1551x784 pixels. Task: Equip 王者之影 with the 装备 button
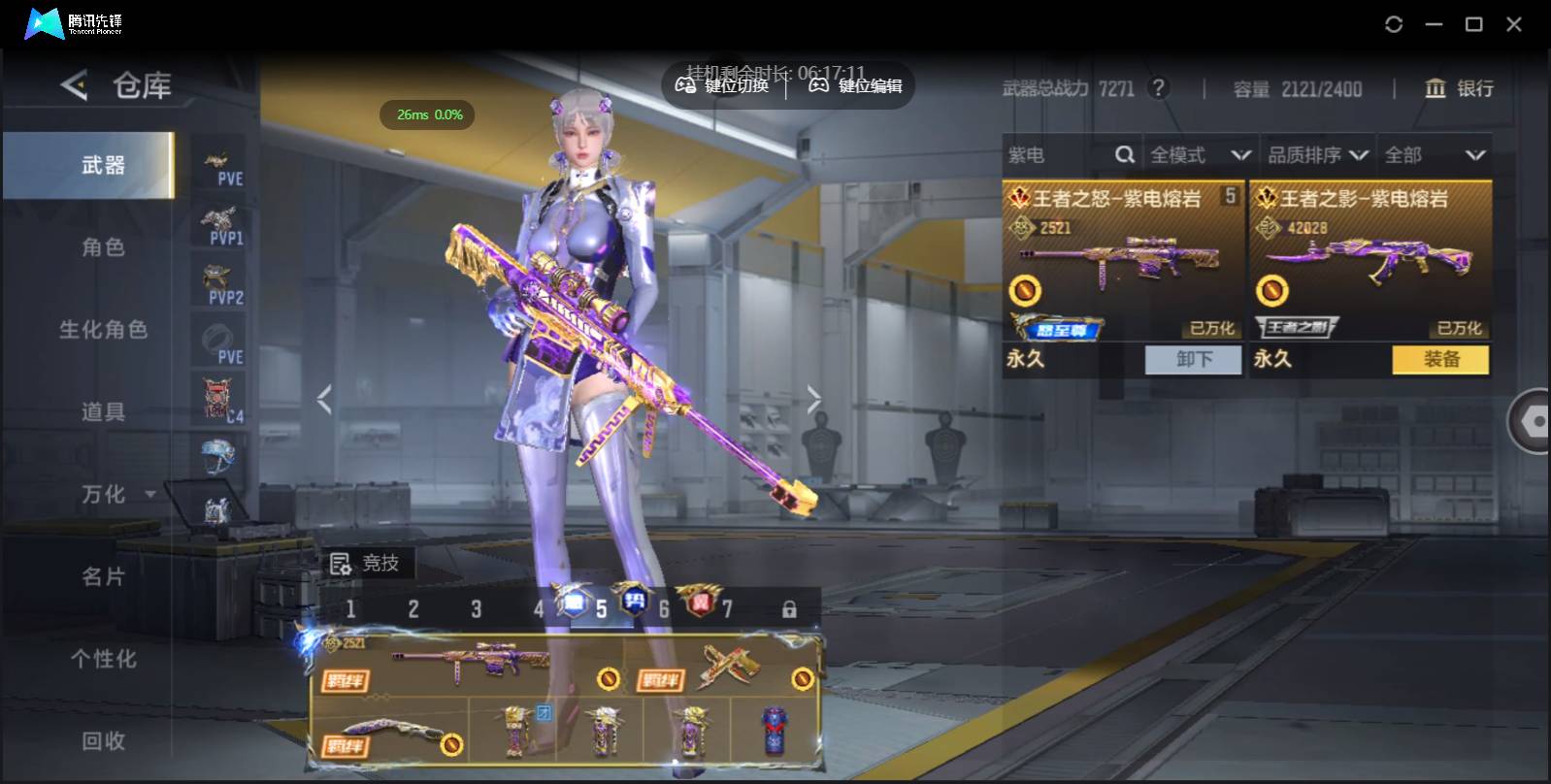coord(1440,360)
